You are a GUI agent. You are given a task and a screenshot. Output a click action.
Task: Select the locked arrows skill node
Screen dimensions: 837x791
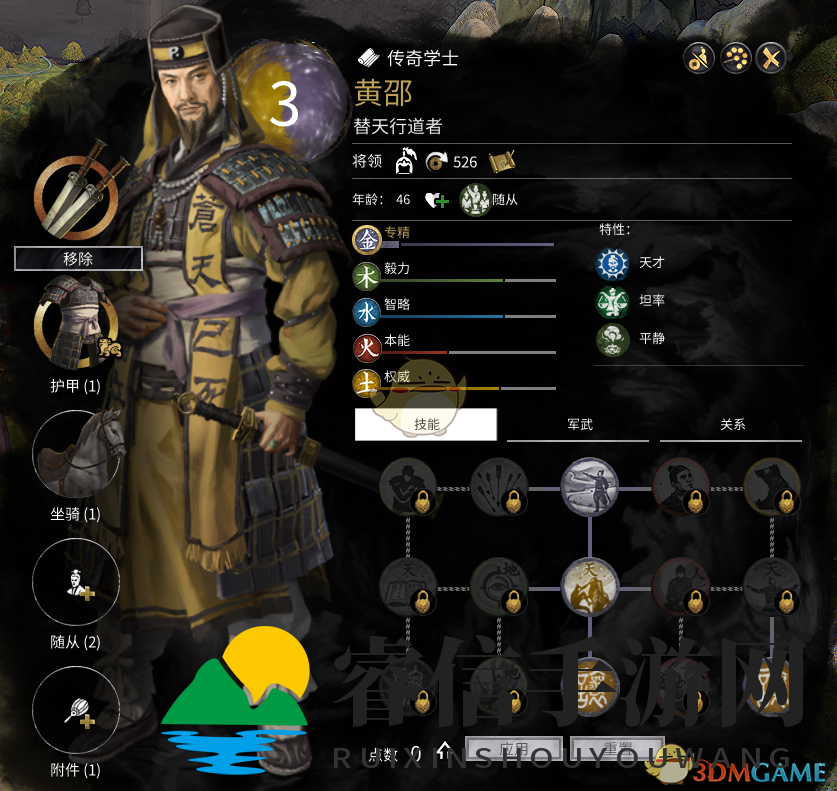pyautogui.click(x=499, y=487)
